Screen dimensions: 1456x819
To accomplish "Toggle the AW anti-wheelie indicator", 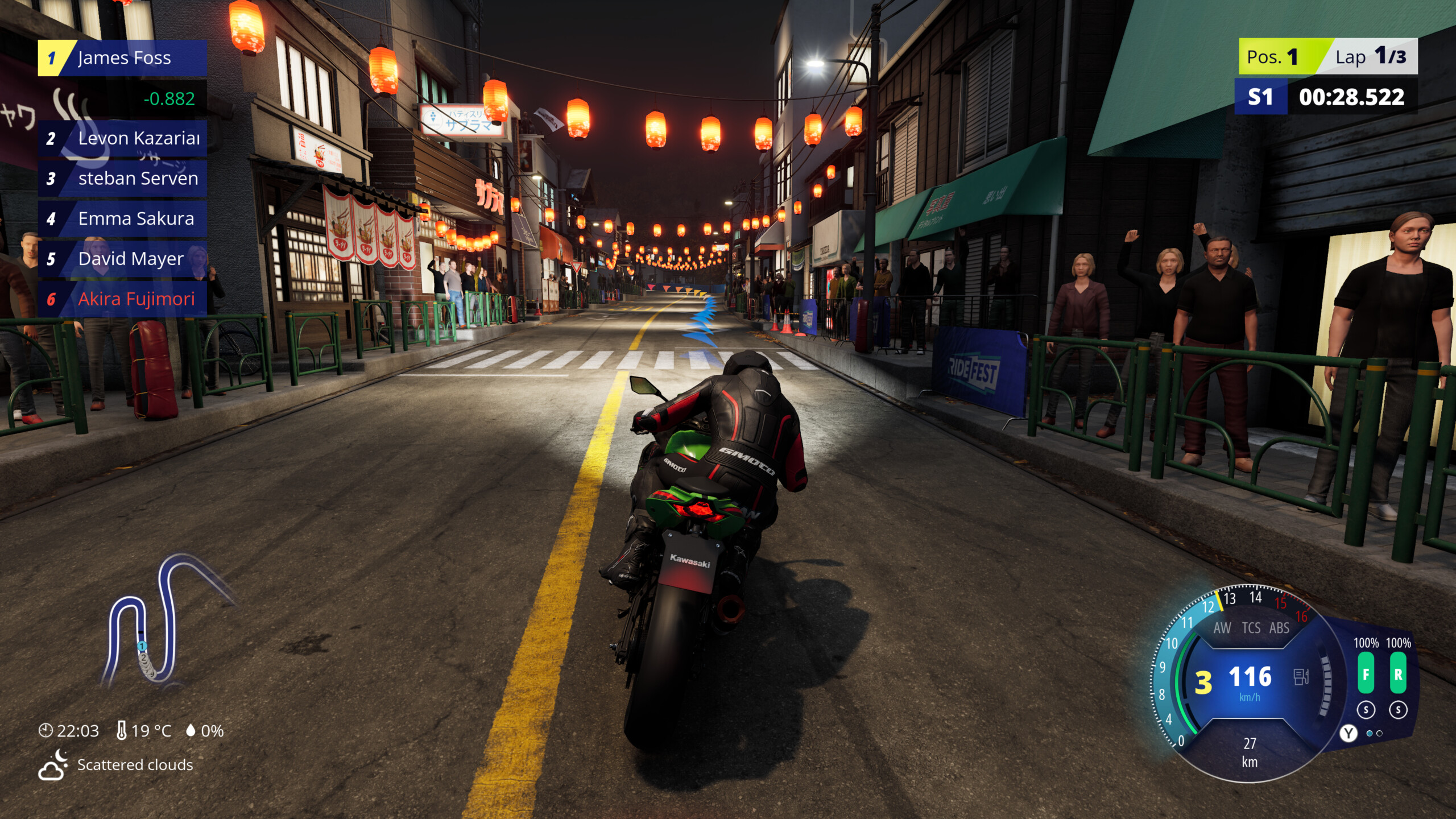I will tap(1223, 628).
